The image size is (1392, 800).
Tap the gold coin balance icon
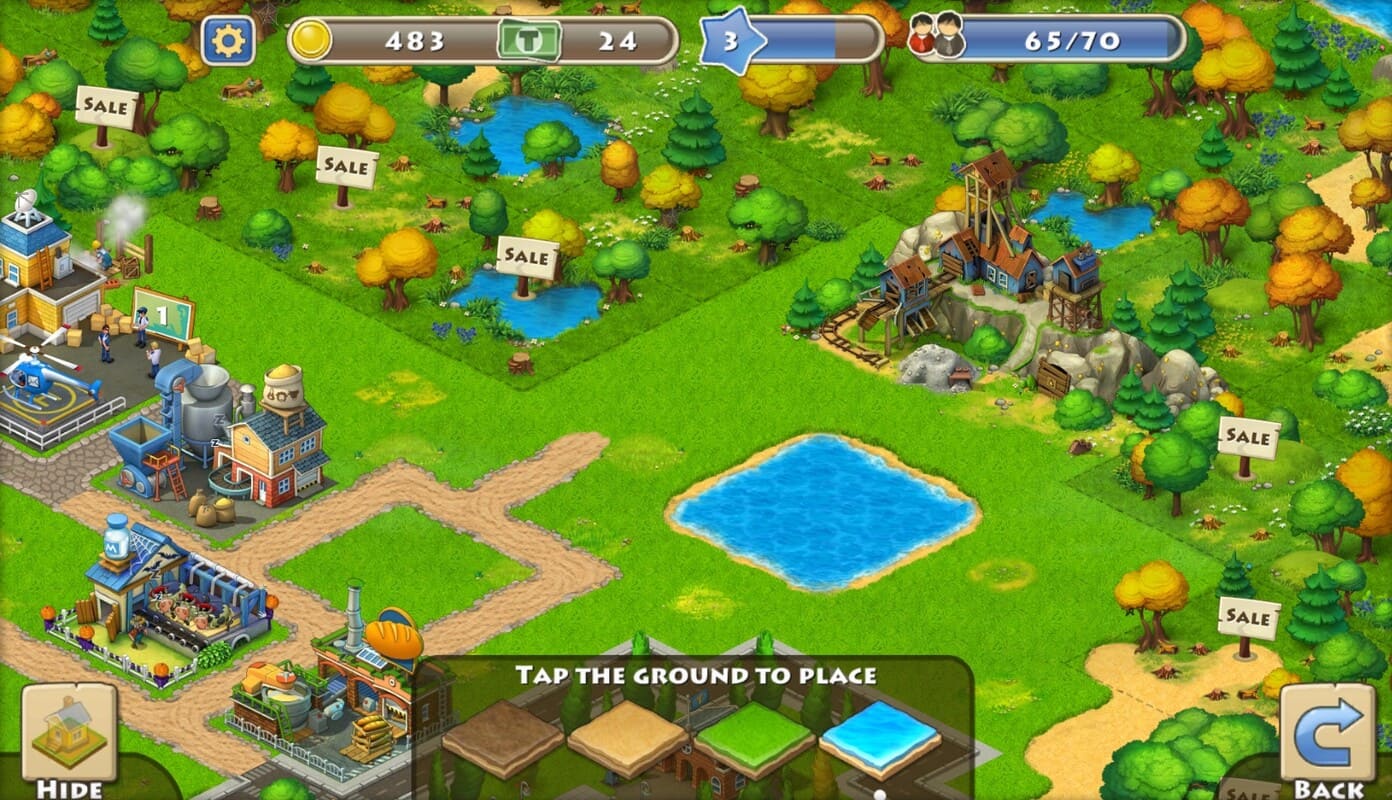click(311, 40)
